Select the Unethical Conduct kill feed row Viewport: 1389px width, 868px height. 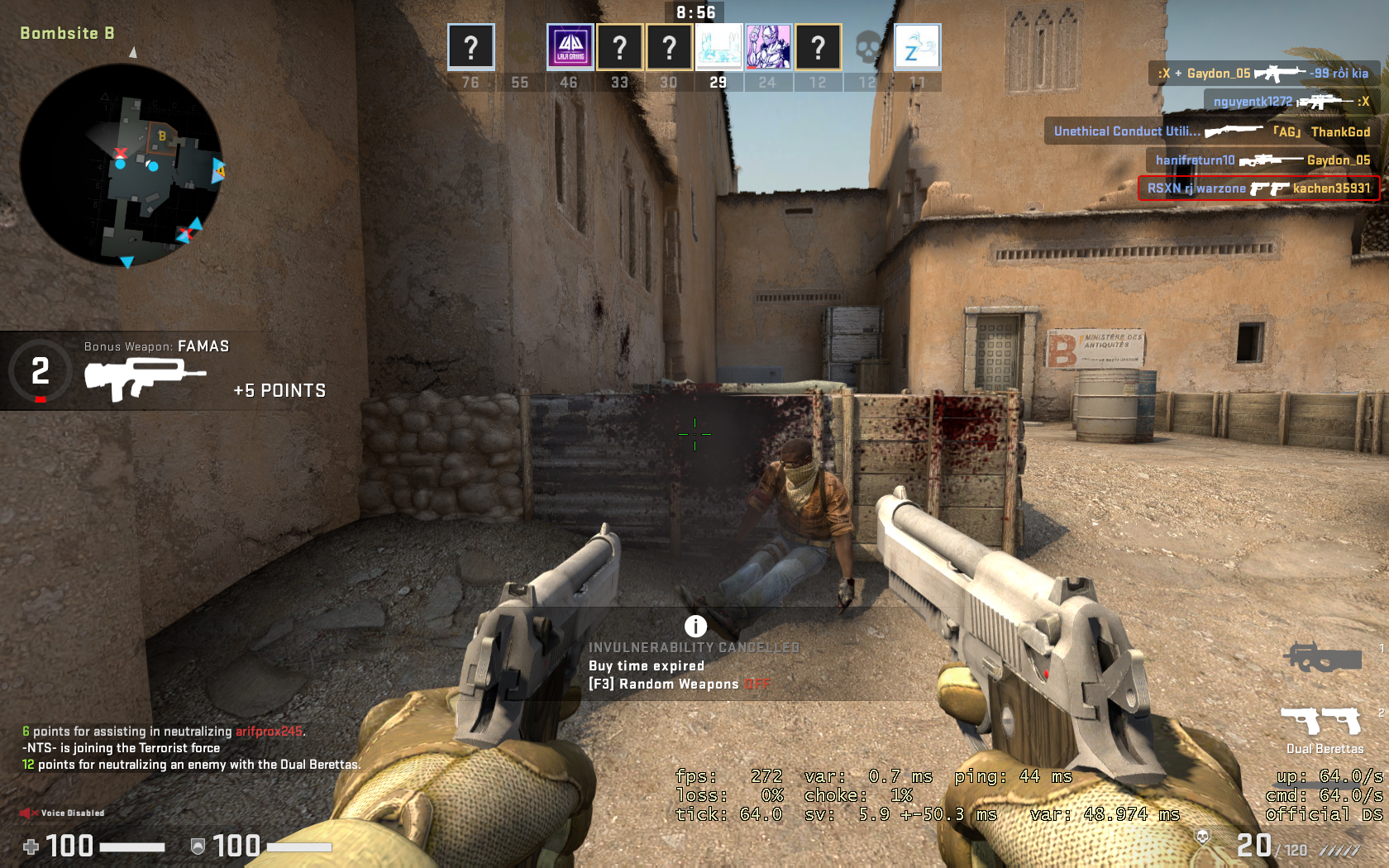pos(1211,131)
